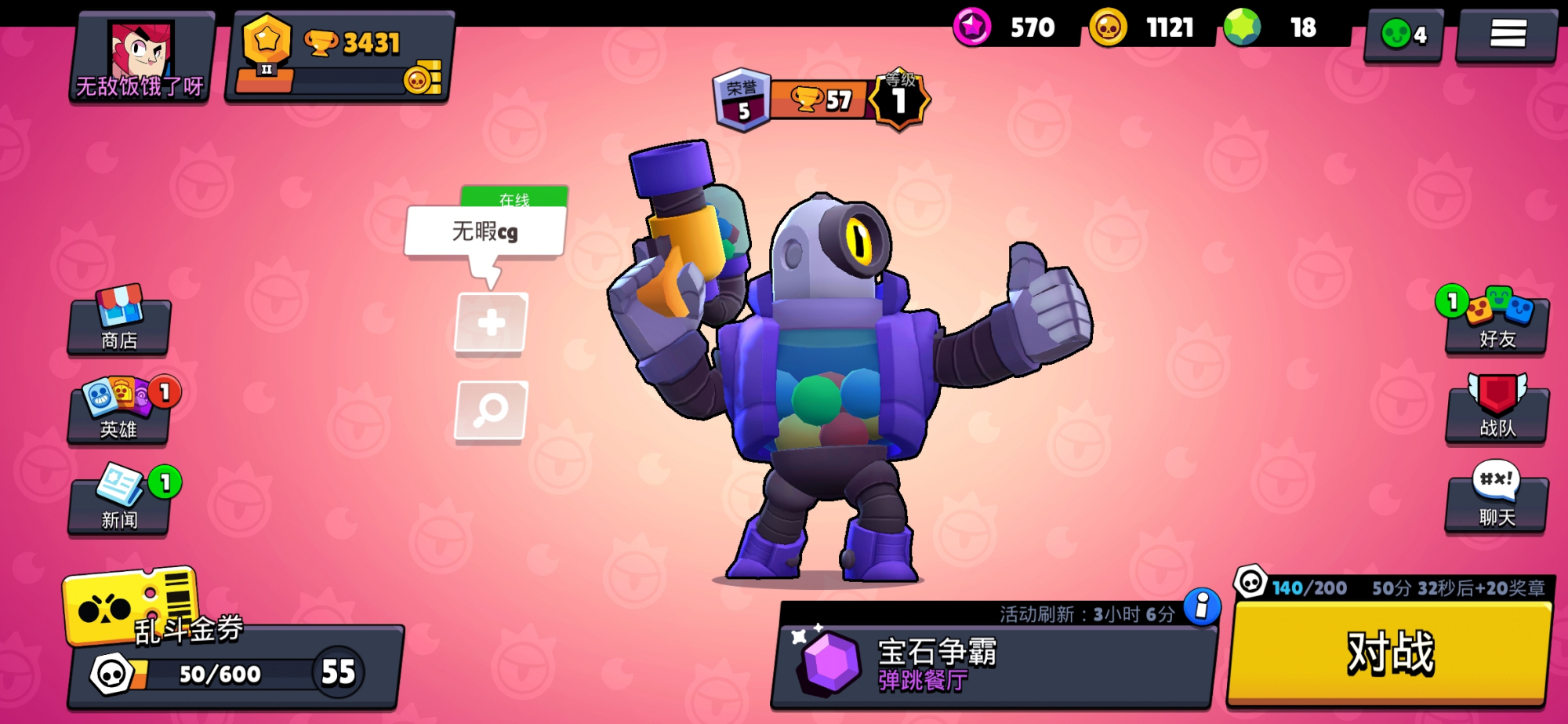Open the hamburger main menu
This screenshot has height=724, width=1568.
coord(1507,34)
